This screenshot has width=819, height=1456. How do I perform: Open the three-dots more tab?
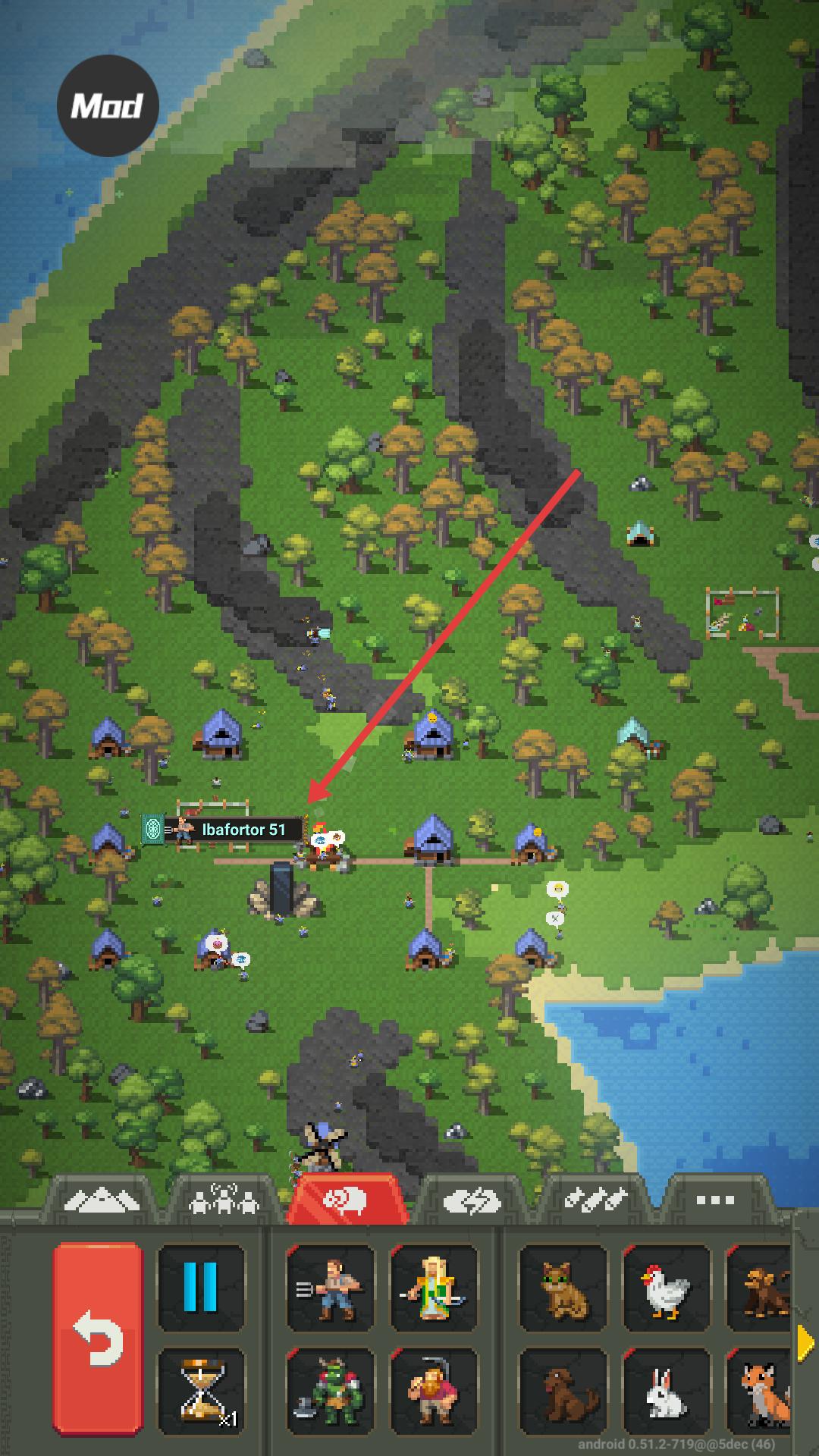coord(714,1200)
